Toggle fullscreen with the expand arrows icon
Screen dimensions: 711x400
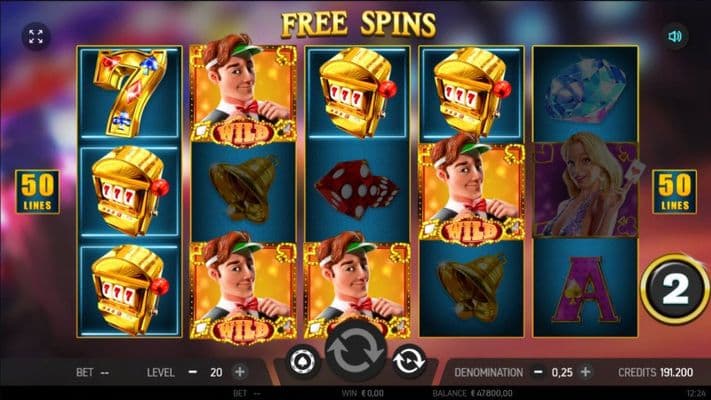coord(37,37)
